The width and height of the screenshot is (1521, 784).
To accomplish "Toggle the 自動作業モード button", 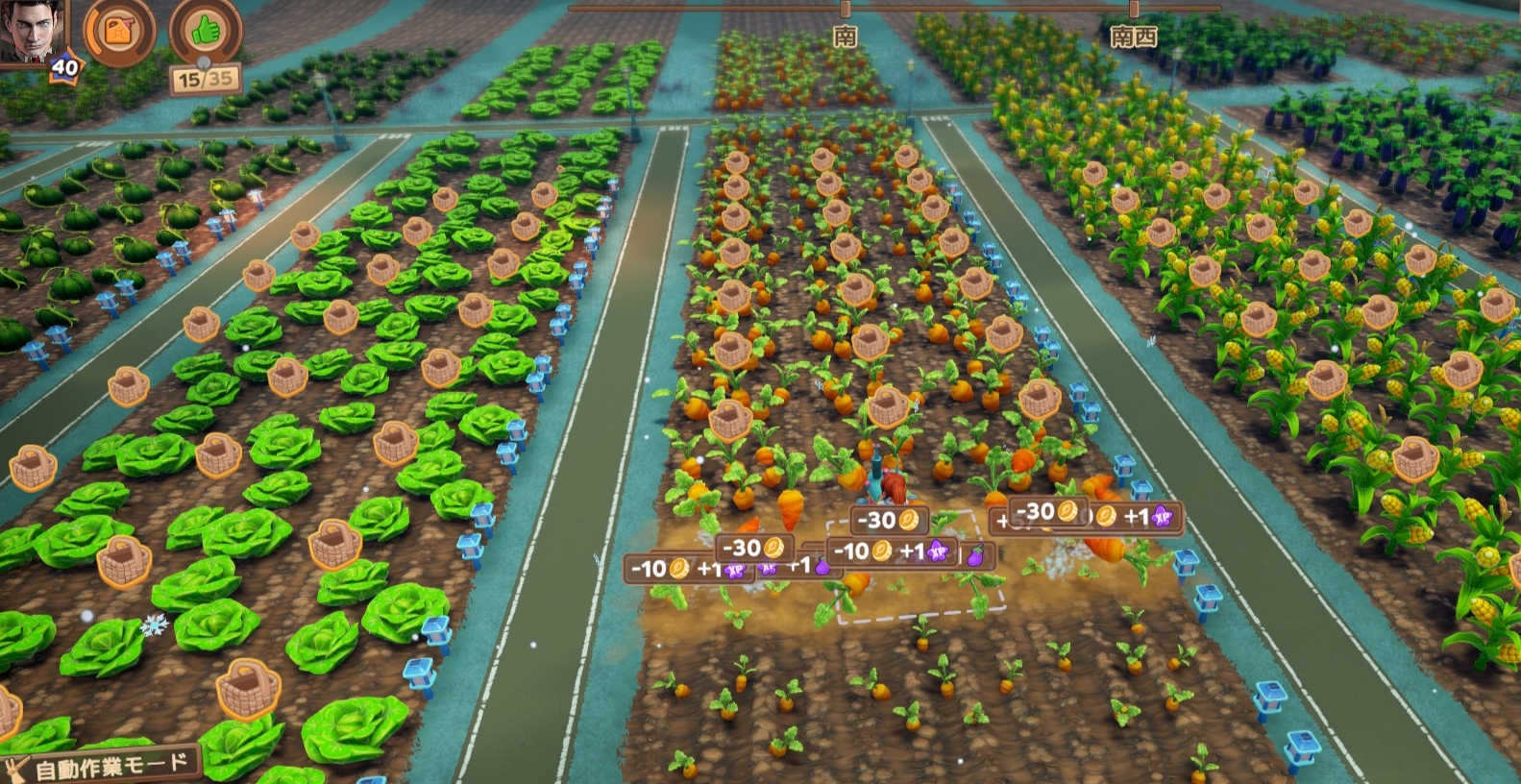I will click(106, 767).
